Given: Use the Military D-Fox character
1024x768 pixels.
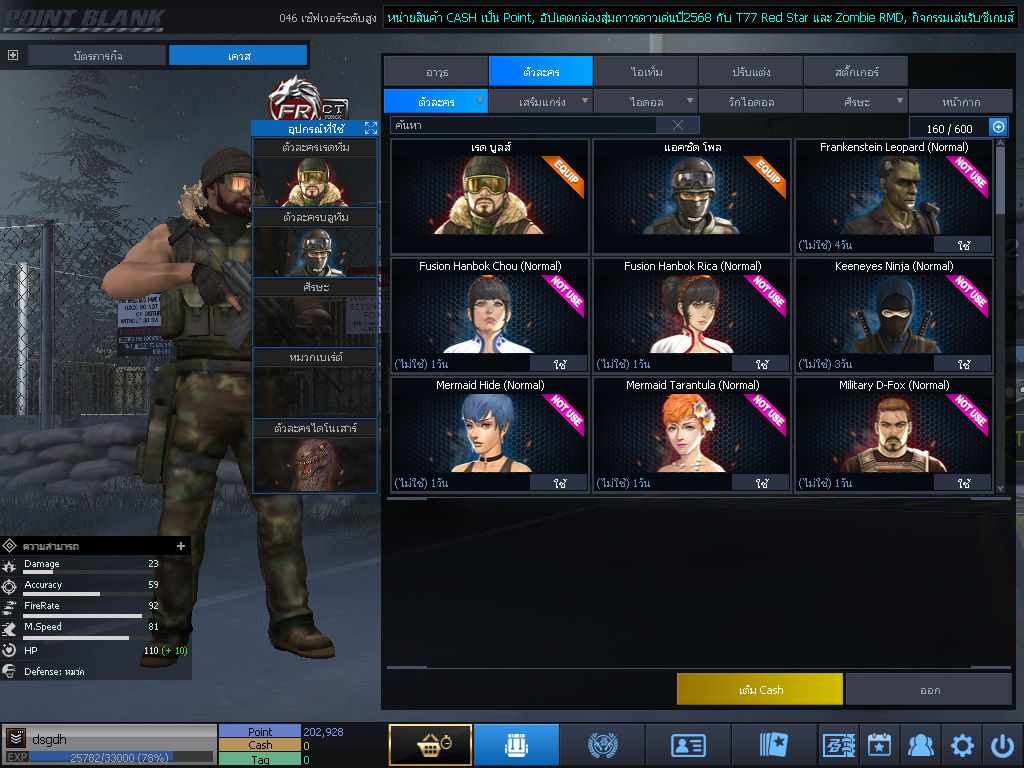Looking at the screenshot, I should [962, 483].
